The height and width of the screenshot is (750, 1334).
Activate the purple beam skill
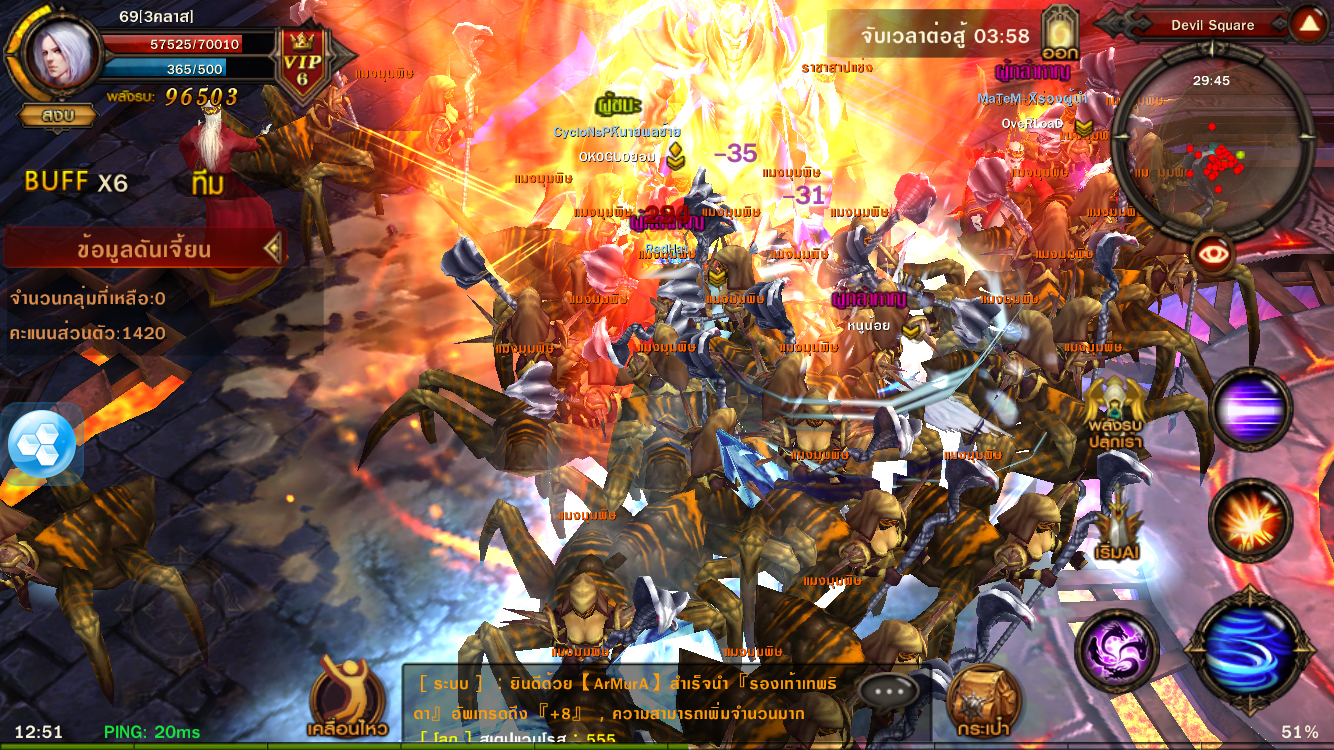click(x=1251, y=409)
